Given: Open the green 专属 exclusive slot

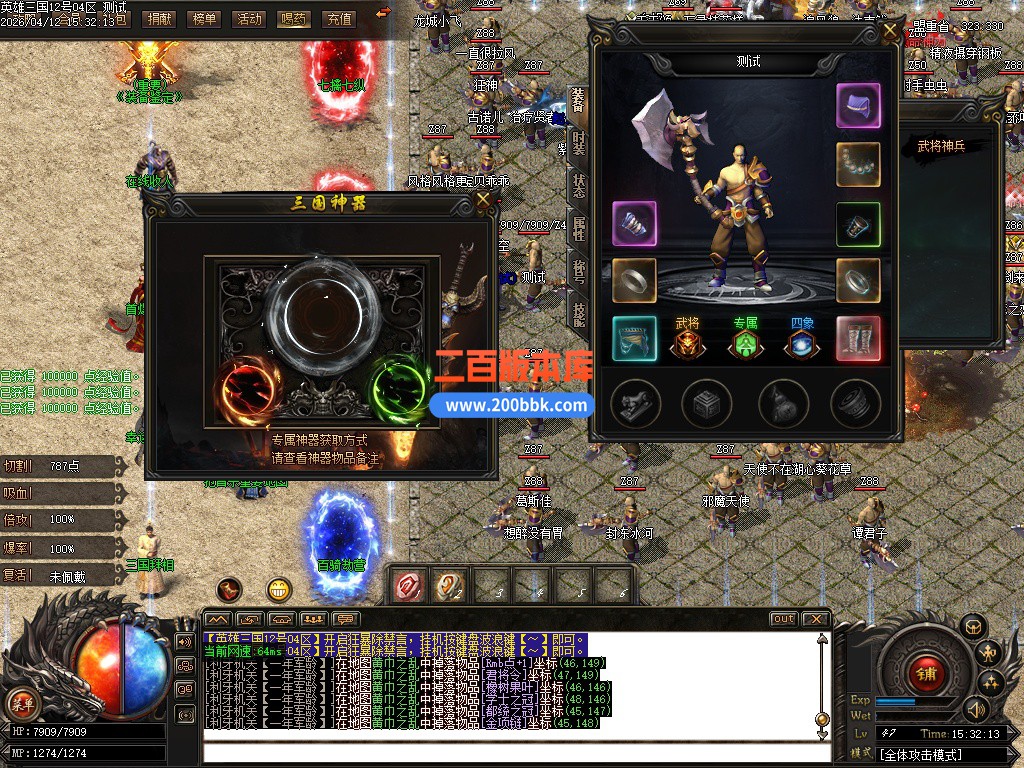Looking at the screenshot, I should pos(745,342).
